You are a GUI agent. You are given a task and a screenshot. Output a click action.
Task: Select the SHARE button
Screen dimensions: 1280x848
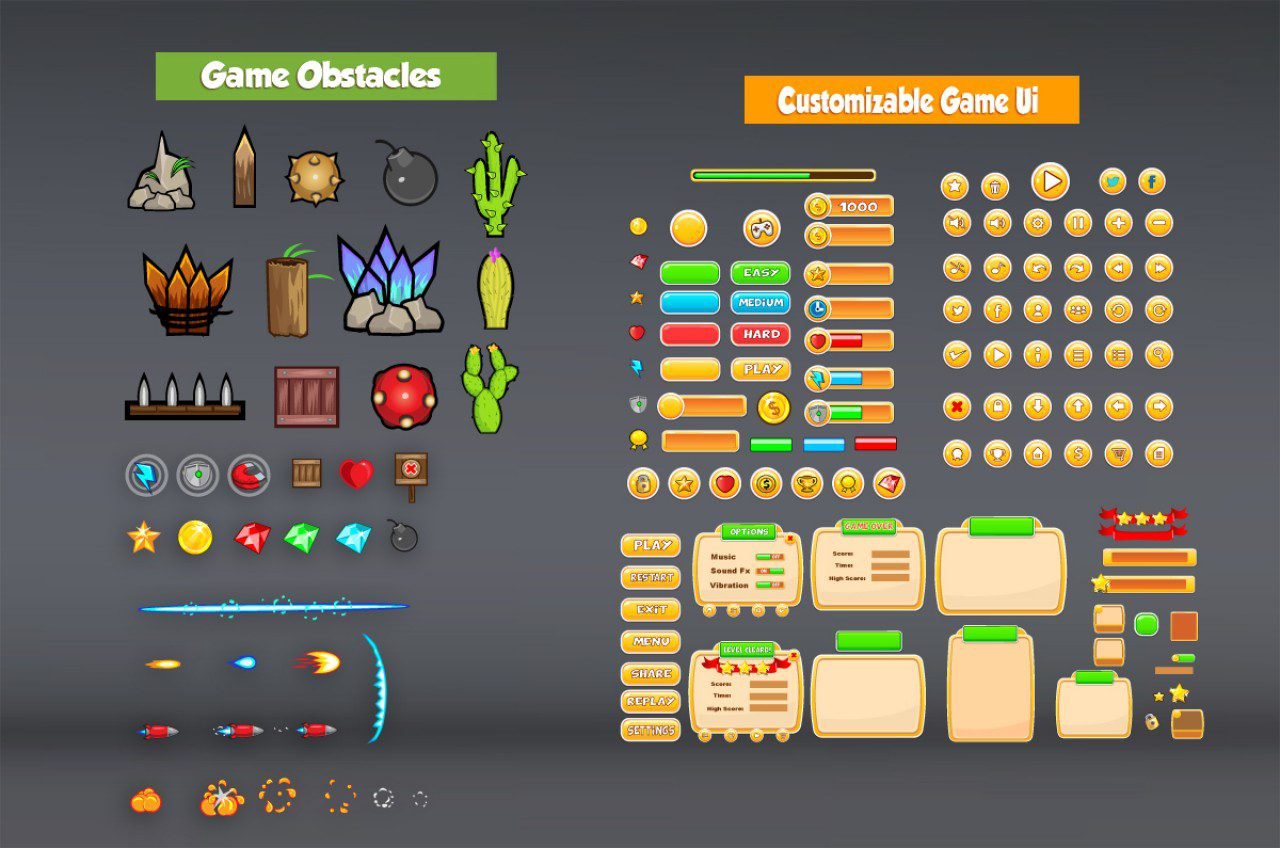[650, 674]
